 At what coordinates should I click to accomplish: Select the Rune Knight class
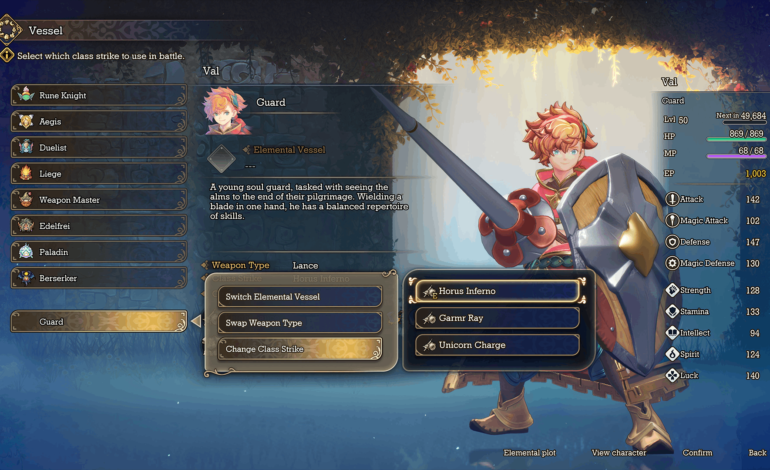(x=98, y=95)
